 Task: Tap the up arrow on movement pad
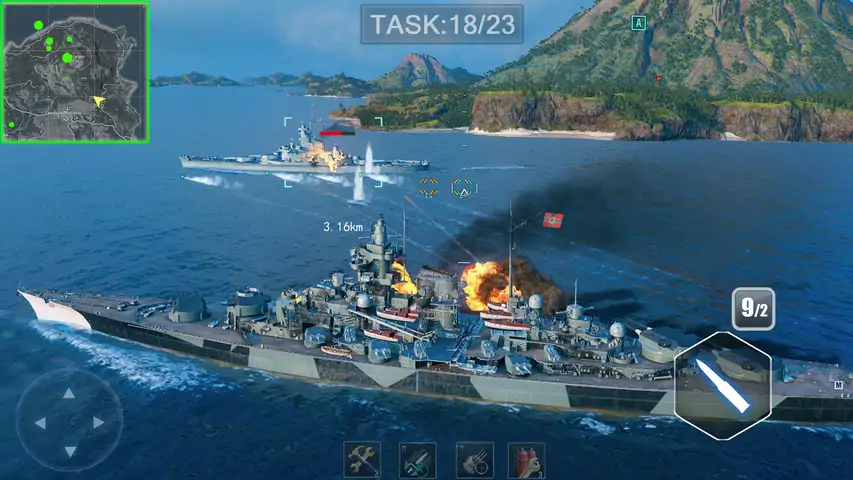click(x=69, y=394)
